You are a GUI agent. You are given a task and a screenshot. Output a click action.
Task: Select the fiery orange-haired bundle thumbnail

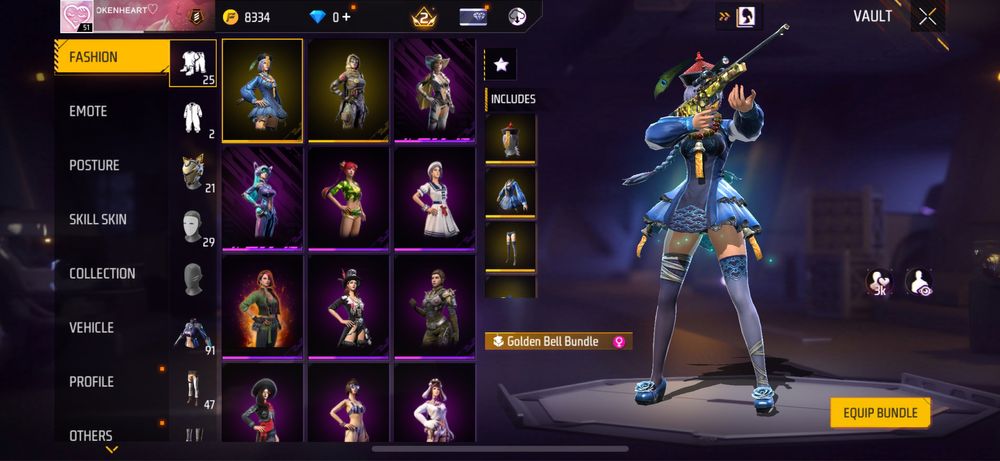coord(262,304)
